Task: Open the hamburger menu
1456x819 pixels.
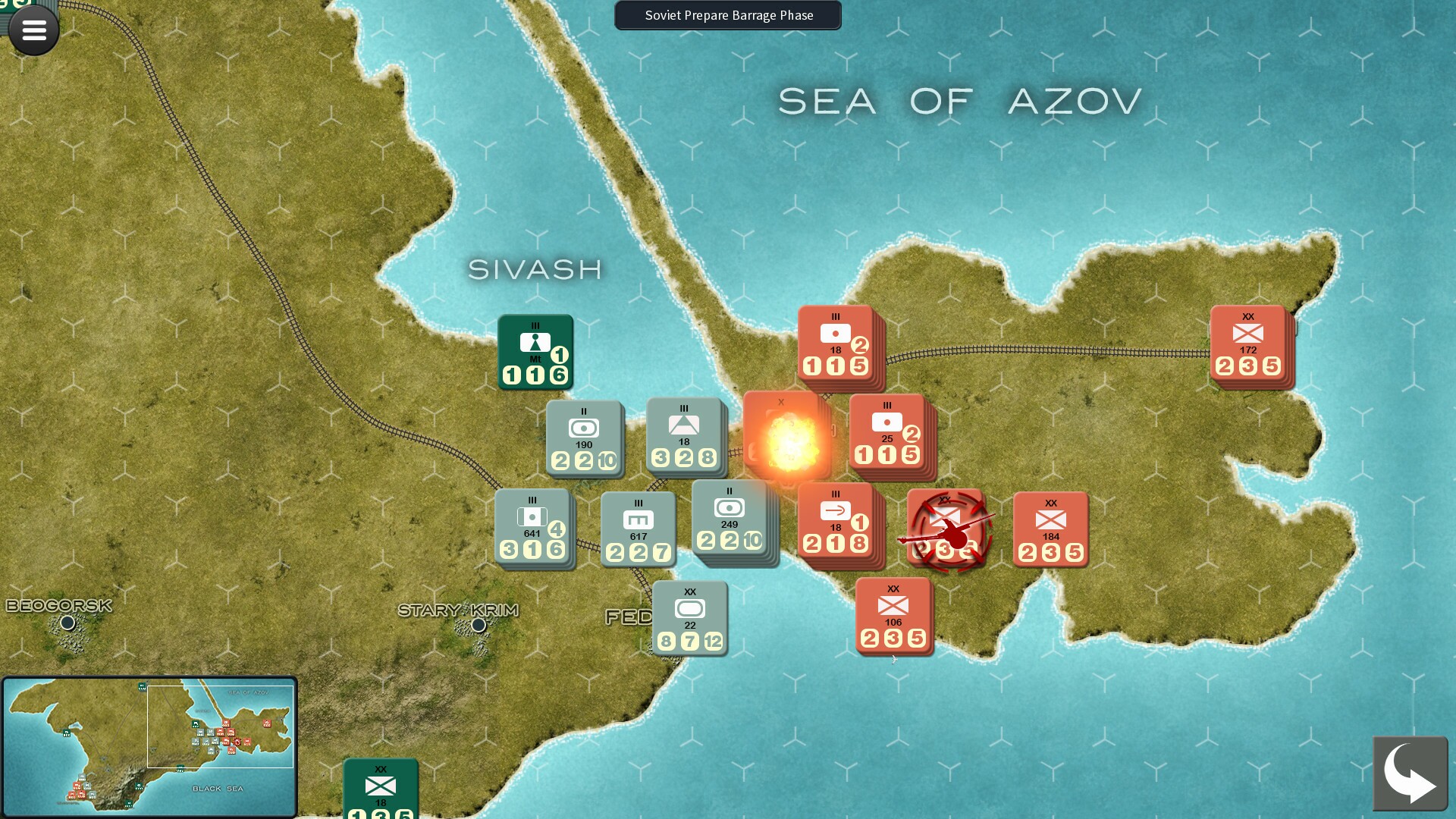Action: coord(33,30)
